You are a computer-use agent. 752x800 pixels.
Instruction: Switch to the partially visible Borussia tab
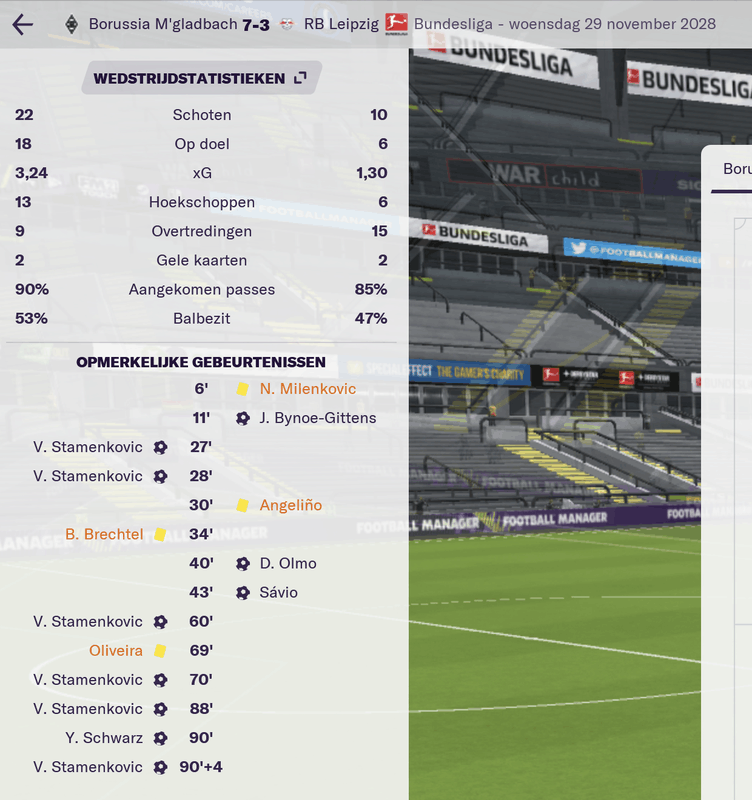click(736, 169)
